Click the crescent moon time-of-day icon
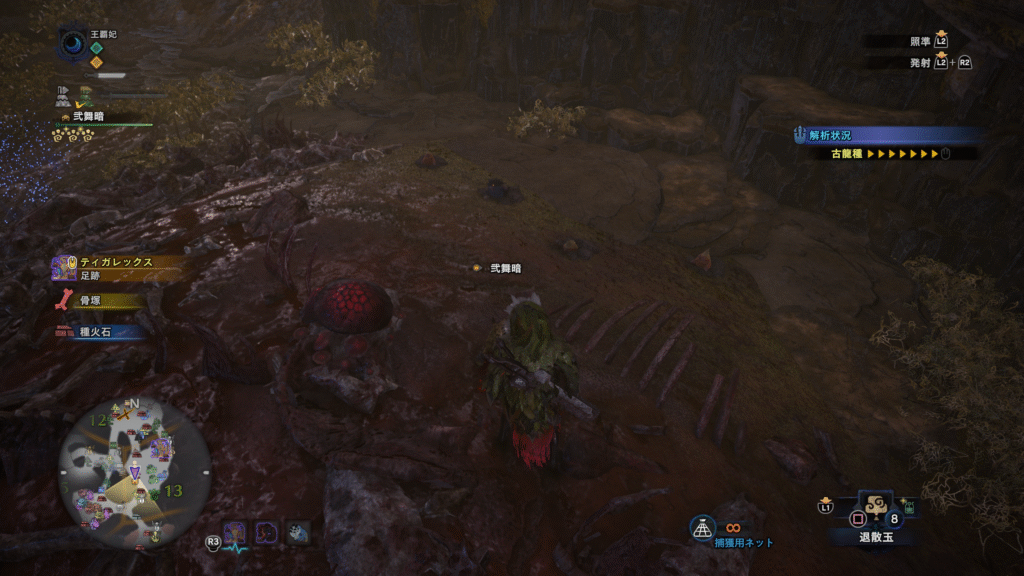The height and width of the screenshot is (576, 1024). pyautogui.click(x=73, y=43)
